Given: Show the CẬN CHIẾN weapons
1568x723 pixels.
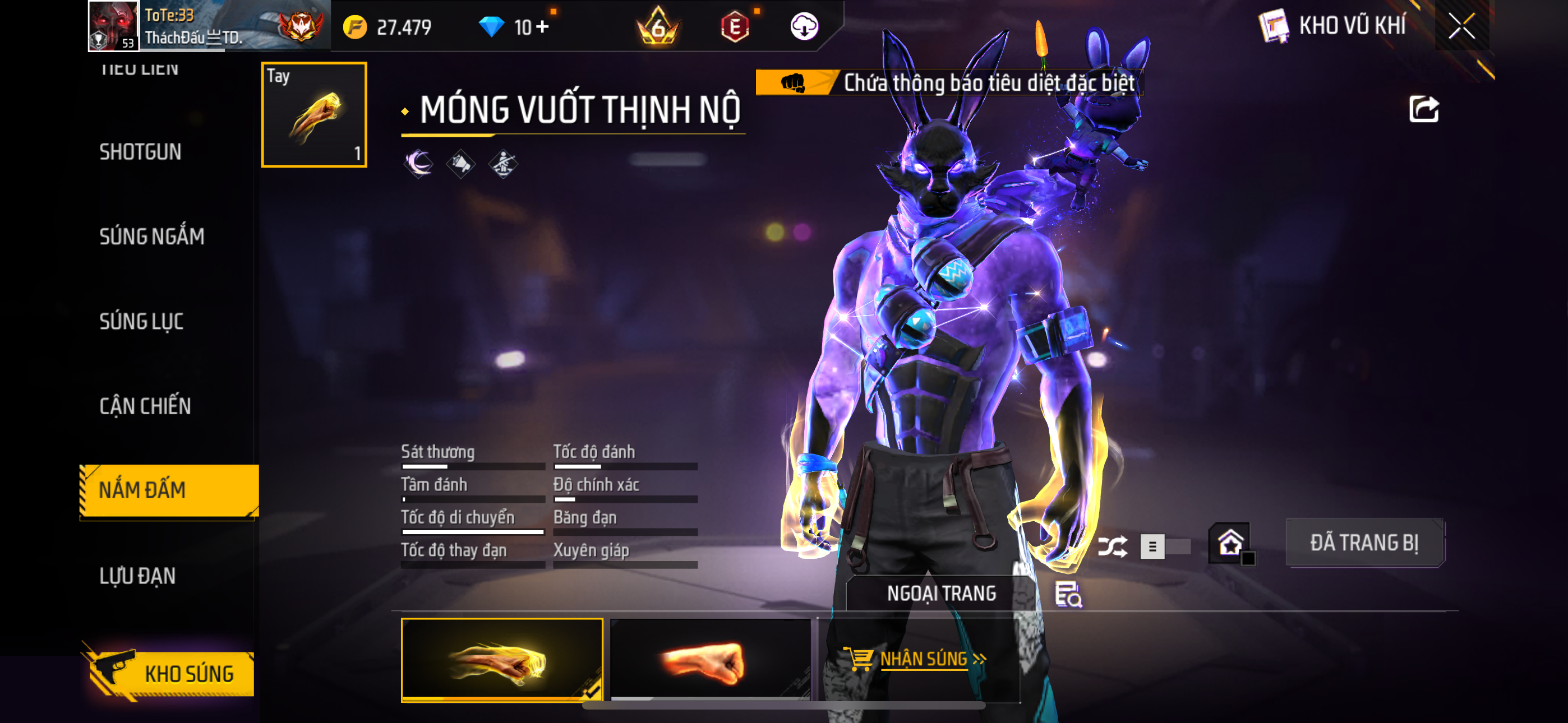Looking at the screenshot, I should click(x=145, y=406).
